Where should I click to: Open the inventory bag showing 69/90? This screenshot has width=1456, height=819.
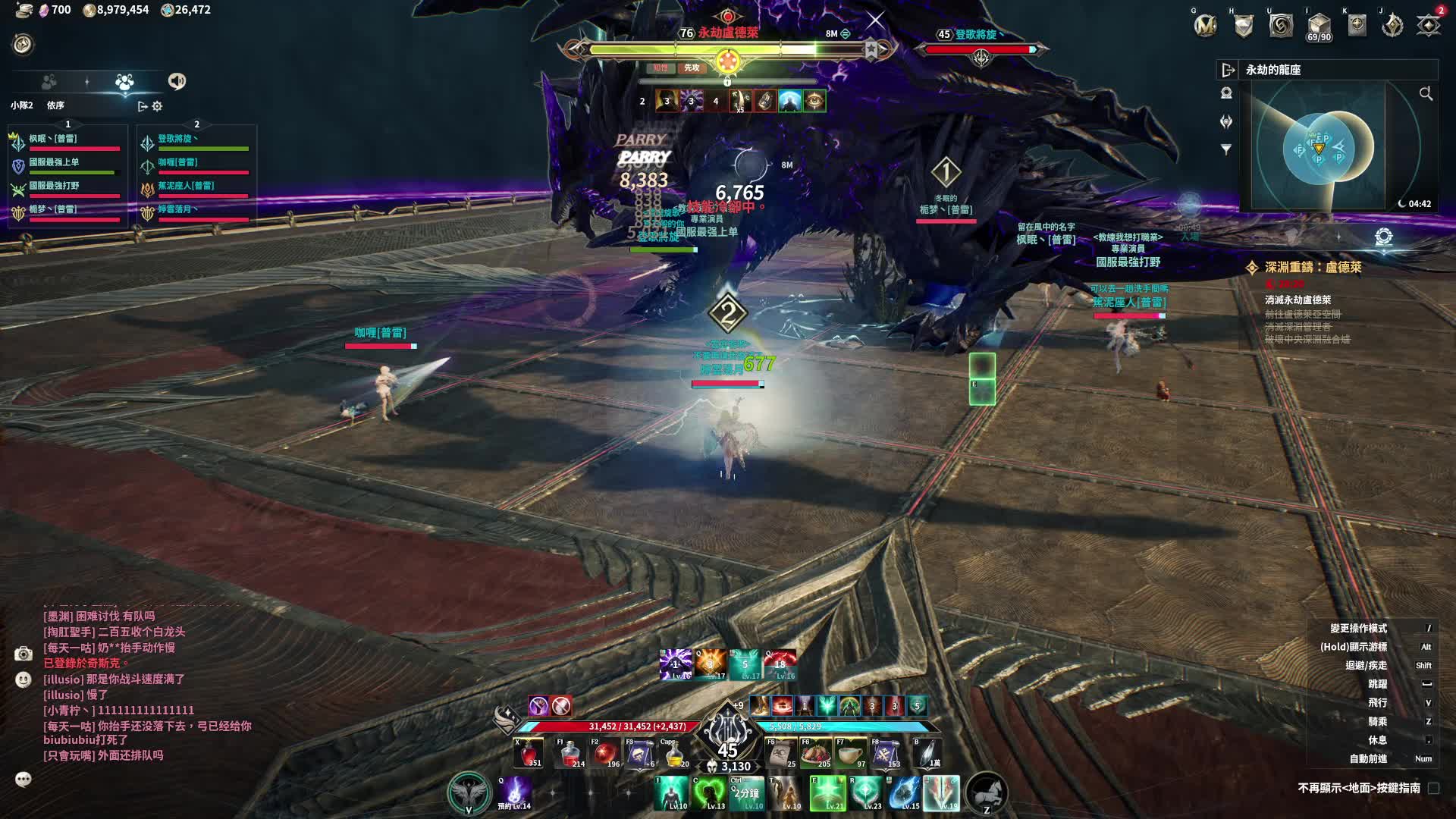click(x=1319, y=26)
